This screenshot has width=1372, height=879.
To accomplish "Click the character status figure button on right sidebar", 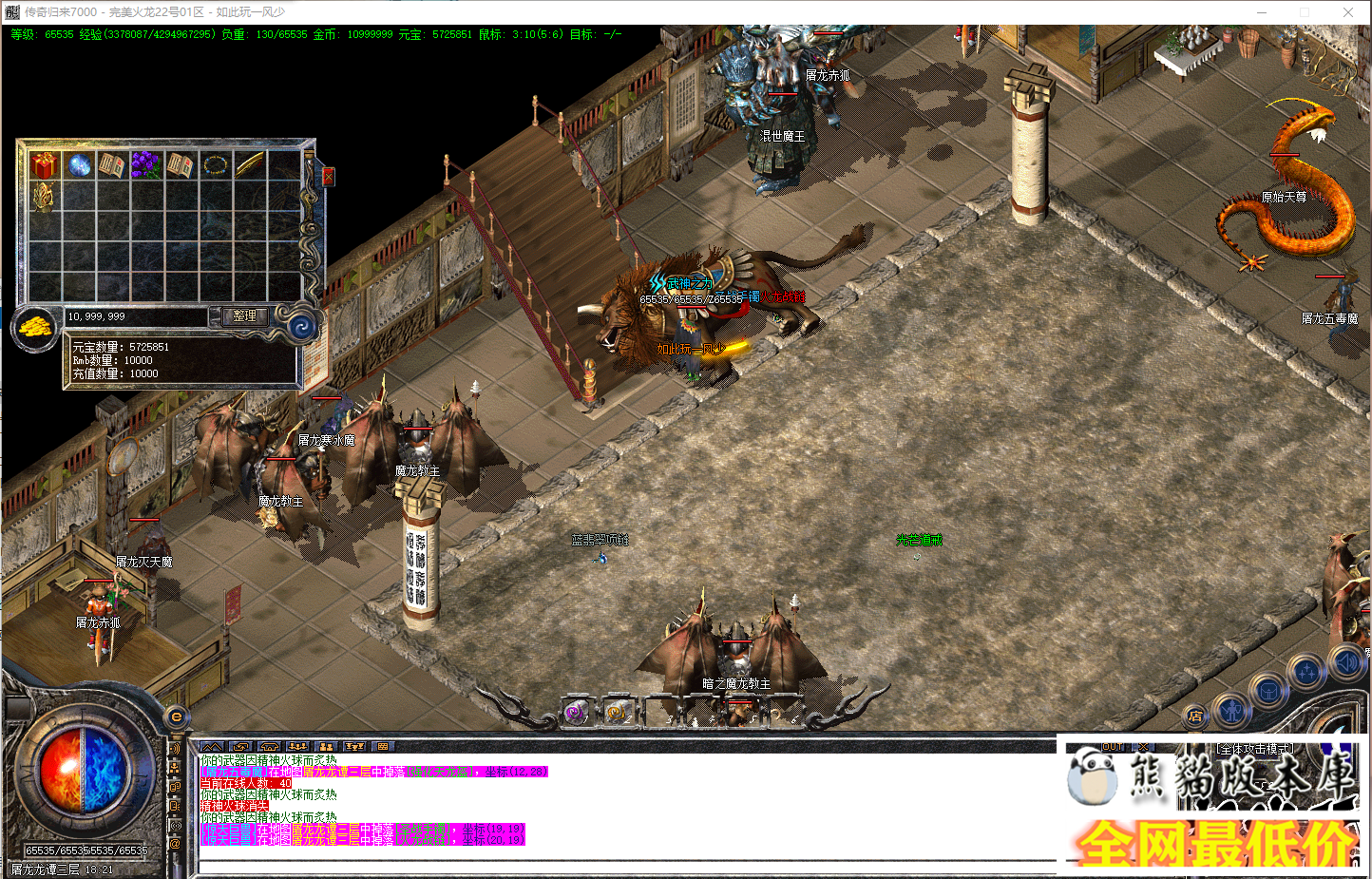I will pos(1230,712).
